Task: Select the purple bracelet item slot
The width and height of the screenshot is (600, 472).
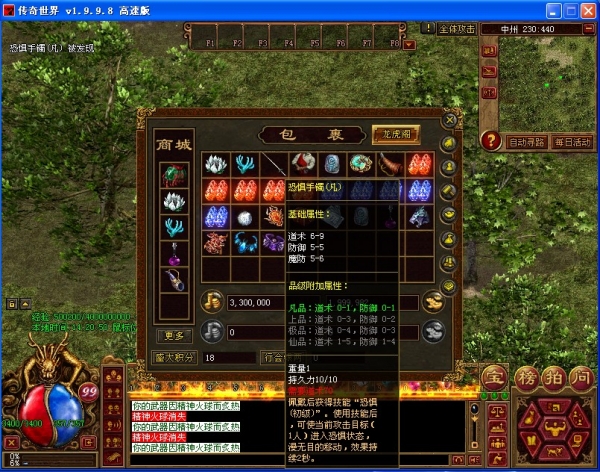Action: coord(274,243)
